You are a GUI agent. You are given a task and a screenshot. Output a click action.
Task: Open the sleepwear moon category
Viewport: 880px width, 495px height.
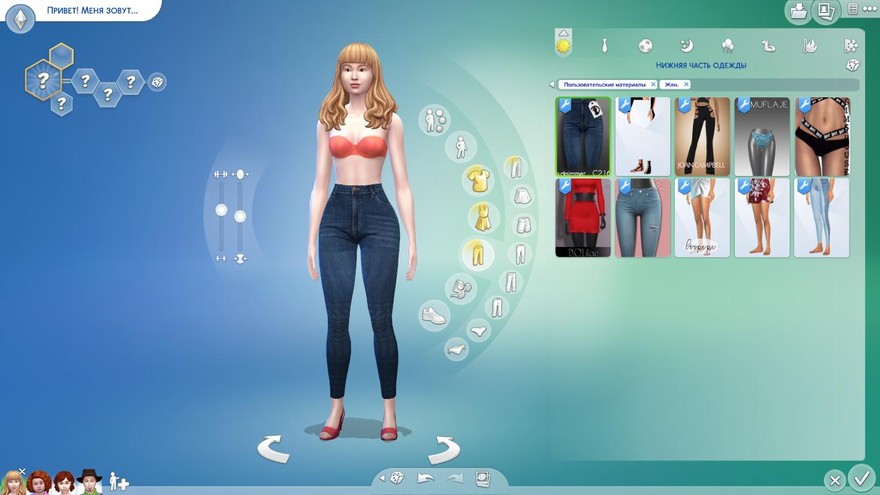687,45
